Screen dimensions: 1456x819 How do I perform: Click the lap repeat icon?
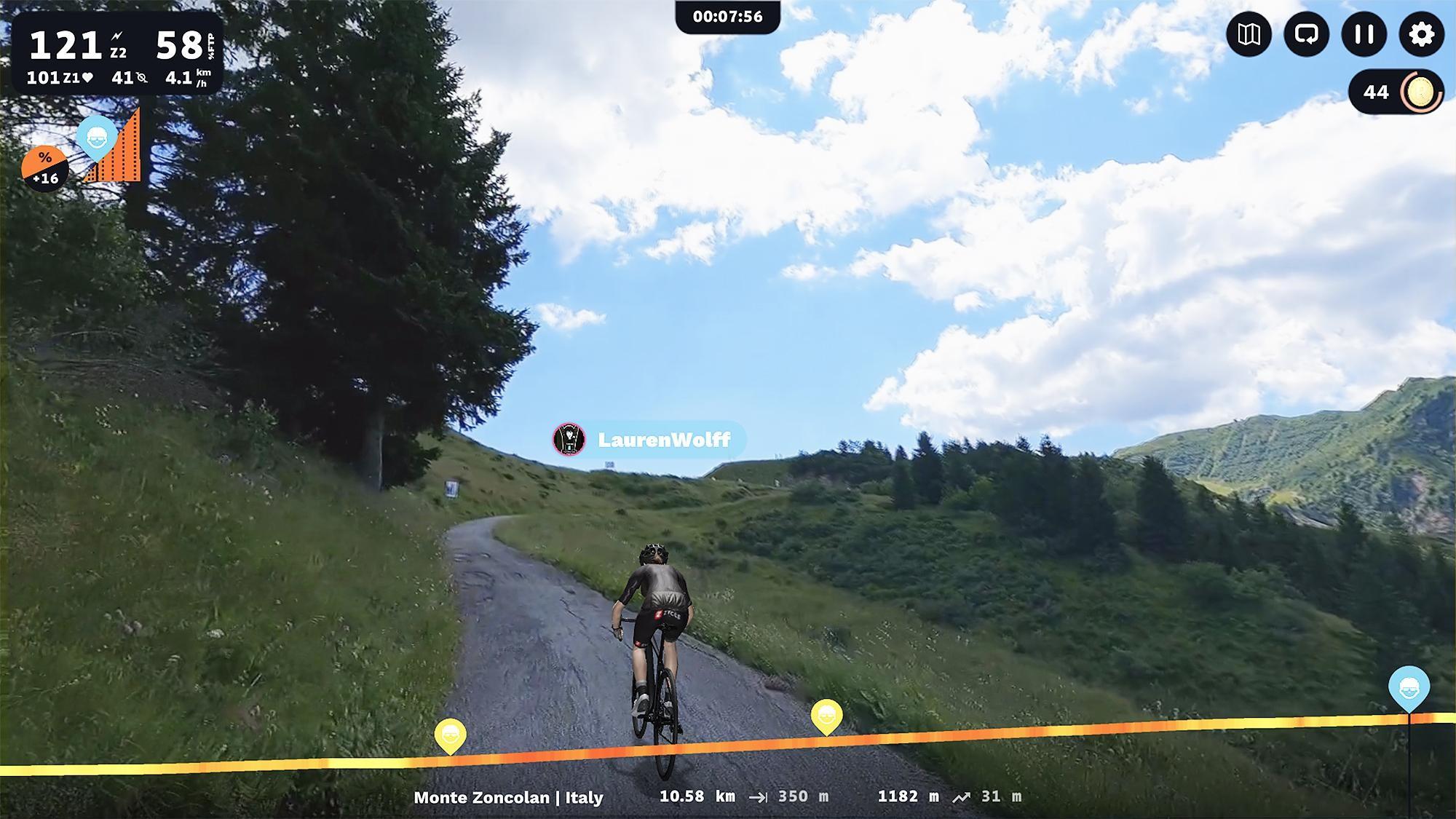tap(1307, 34)
